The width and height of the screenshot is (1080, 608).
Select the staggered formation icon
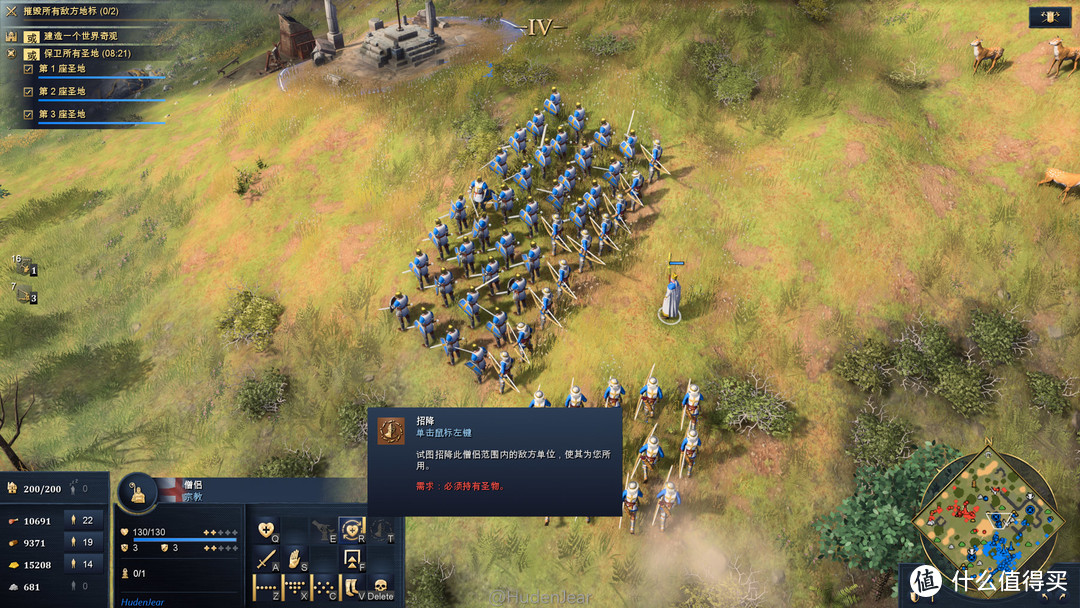click(x=323, y=587)
